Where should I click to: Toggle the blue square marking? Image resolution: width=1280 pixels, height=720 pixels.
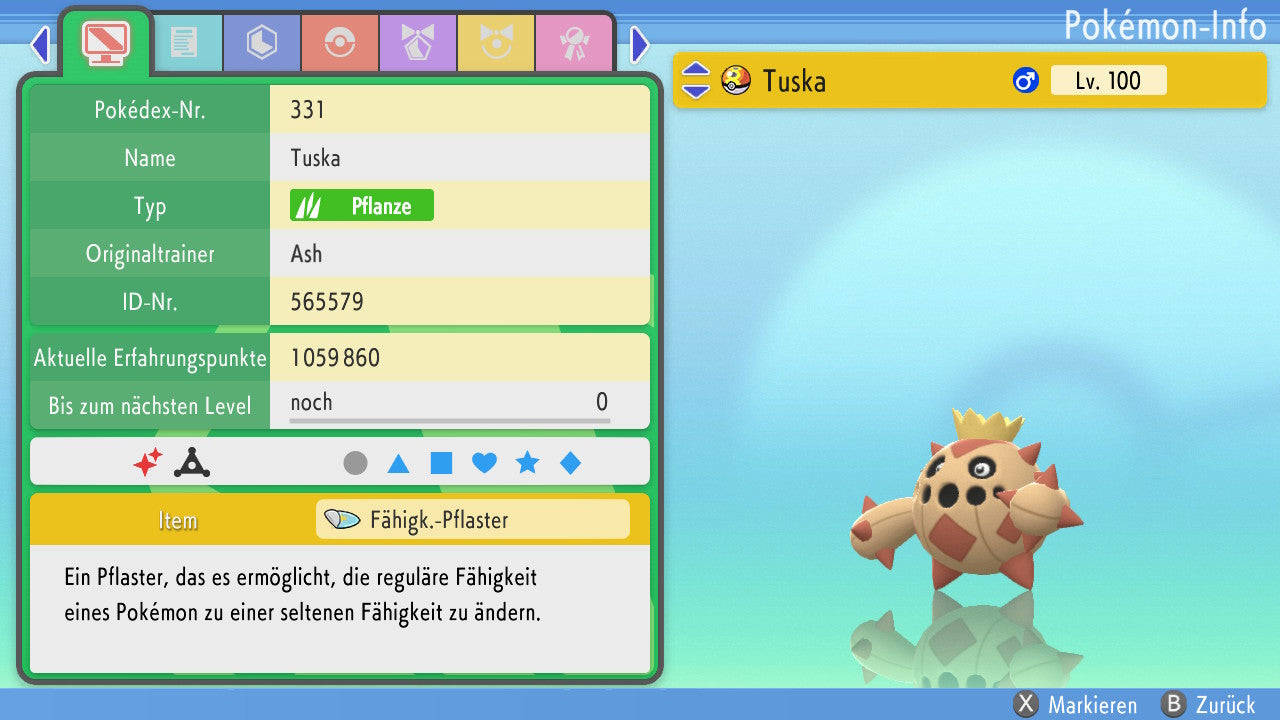[x=441, y=463]
